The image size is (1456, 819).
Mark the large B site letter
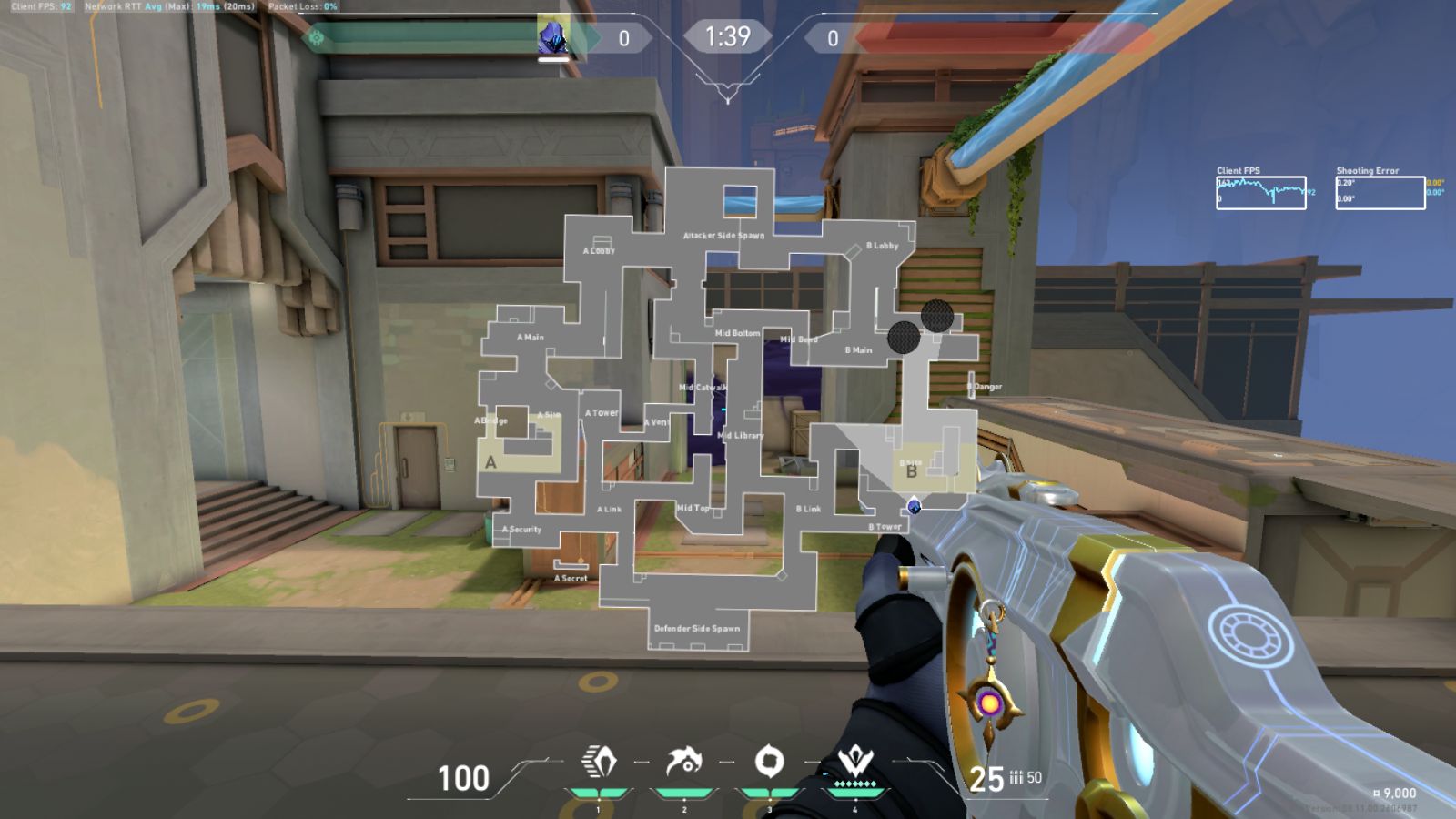pyautogui.click(x=911, y=472)
